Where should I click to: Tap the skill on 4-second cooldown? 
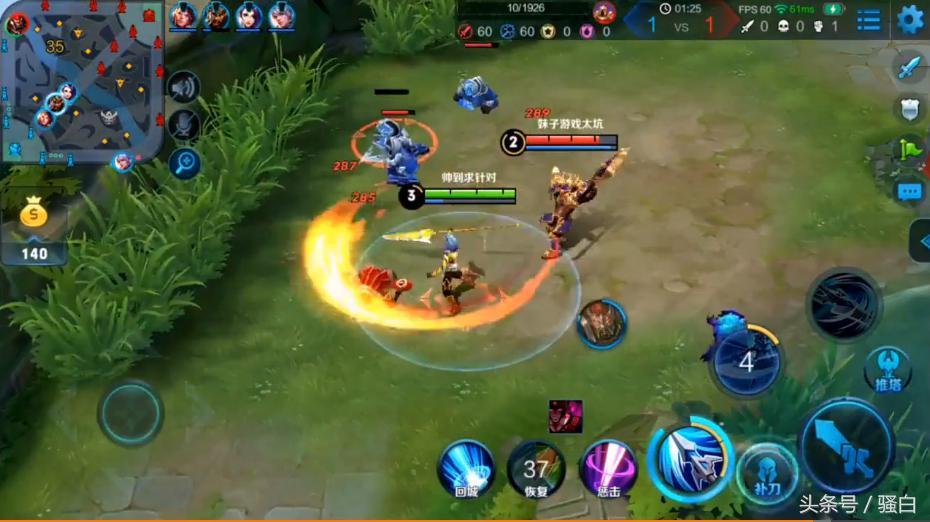coord(746,361)
